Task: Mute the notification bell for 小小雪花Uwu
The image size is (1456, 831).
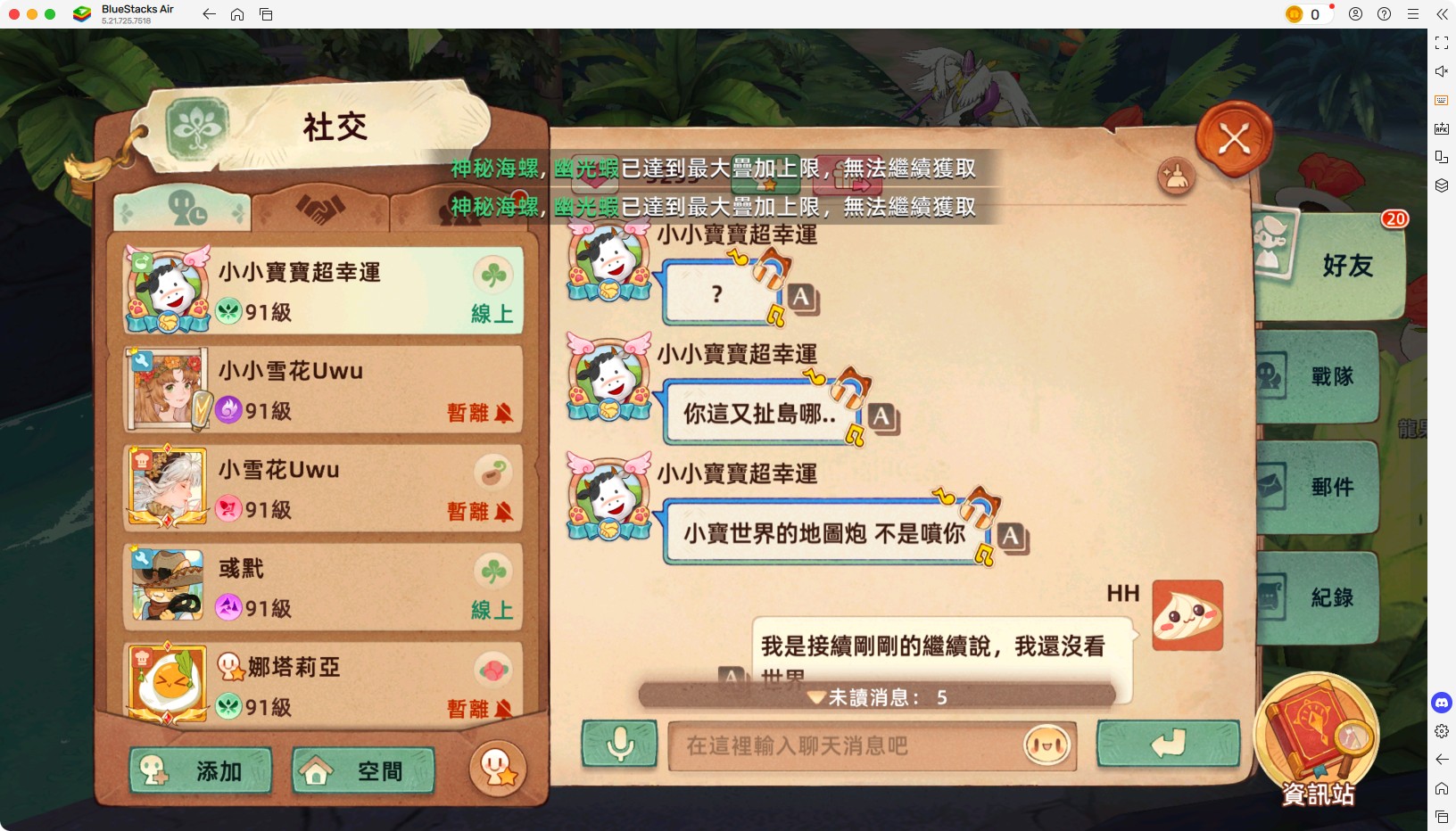Action: click(506, 414)
